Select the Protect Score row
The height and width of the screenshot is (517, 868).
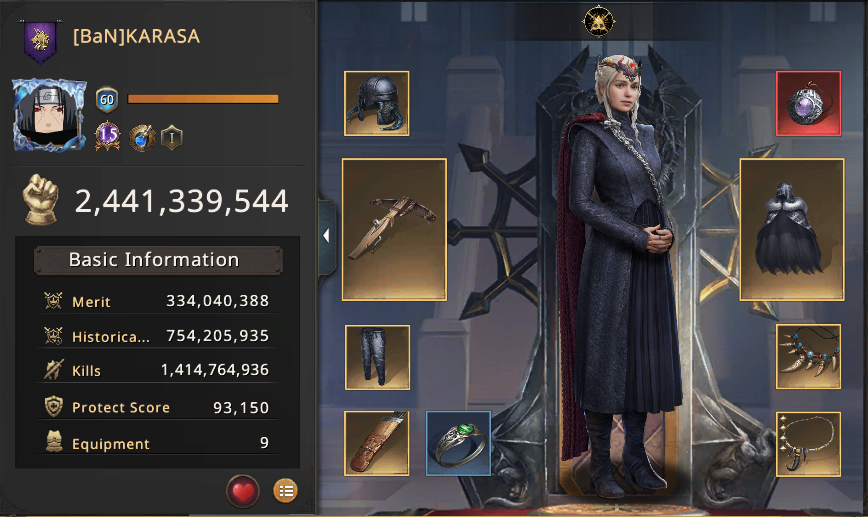pos(157,407)
